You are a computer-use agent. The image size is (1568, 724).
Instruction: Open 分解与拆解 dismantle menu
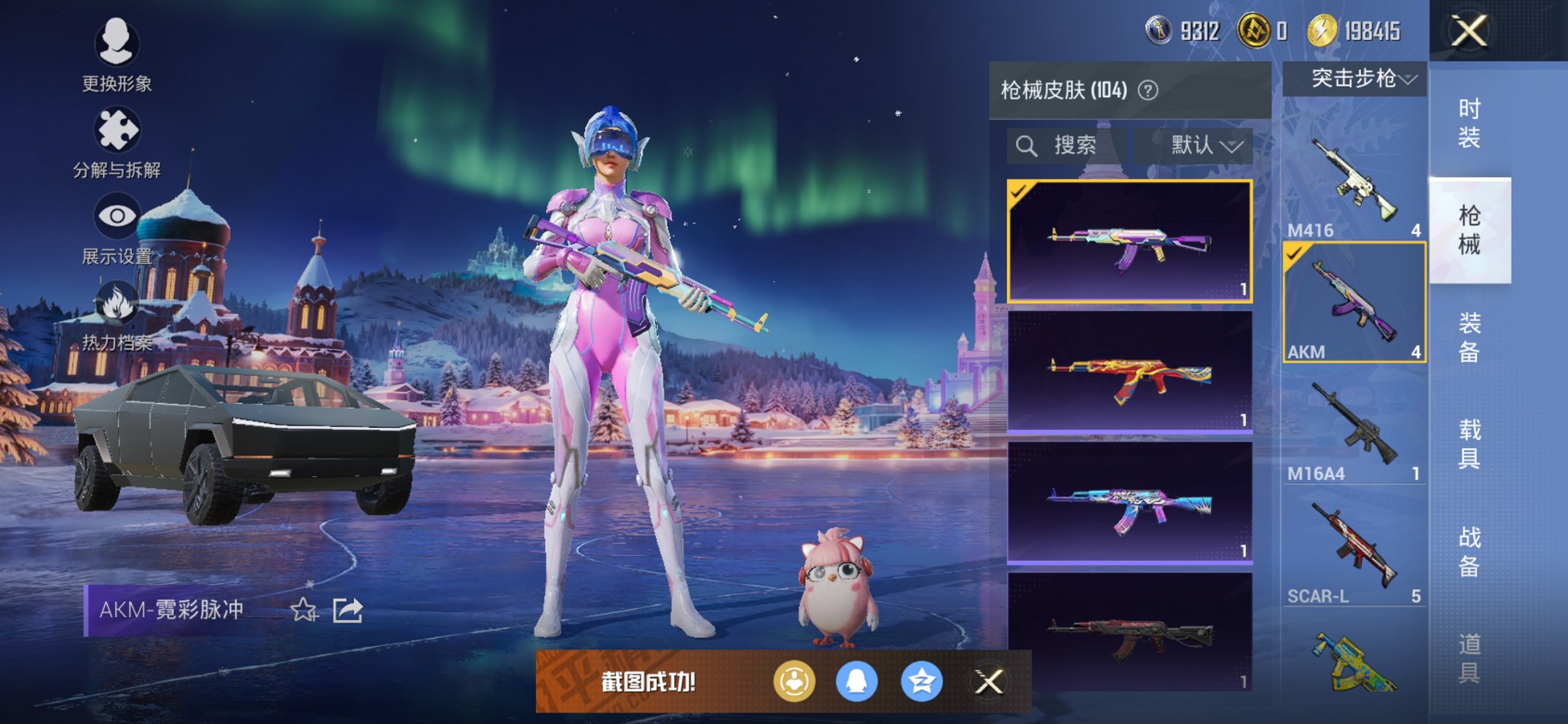coord(117,143)
